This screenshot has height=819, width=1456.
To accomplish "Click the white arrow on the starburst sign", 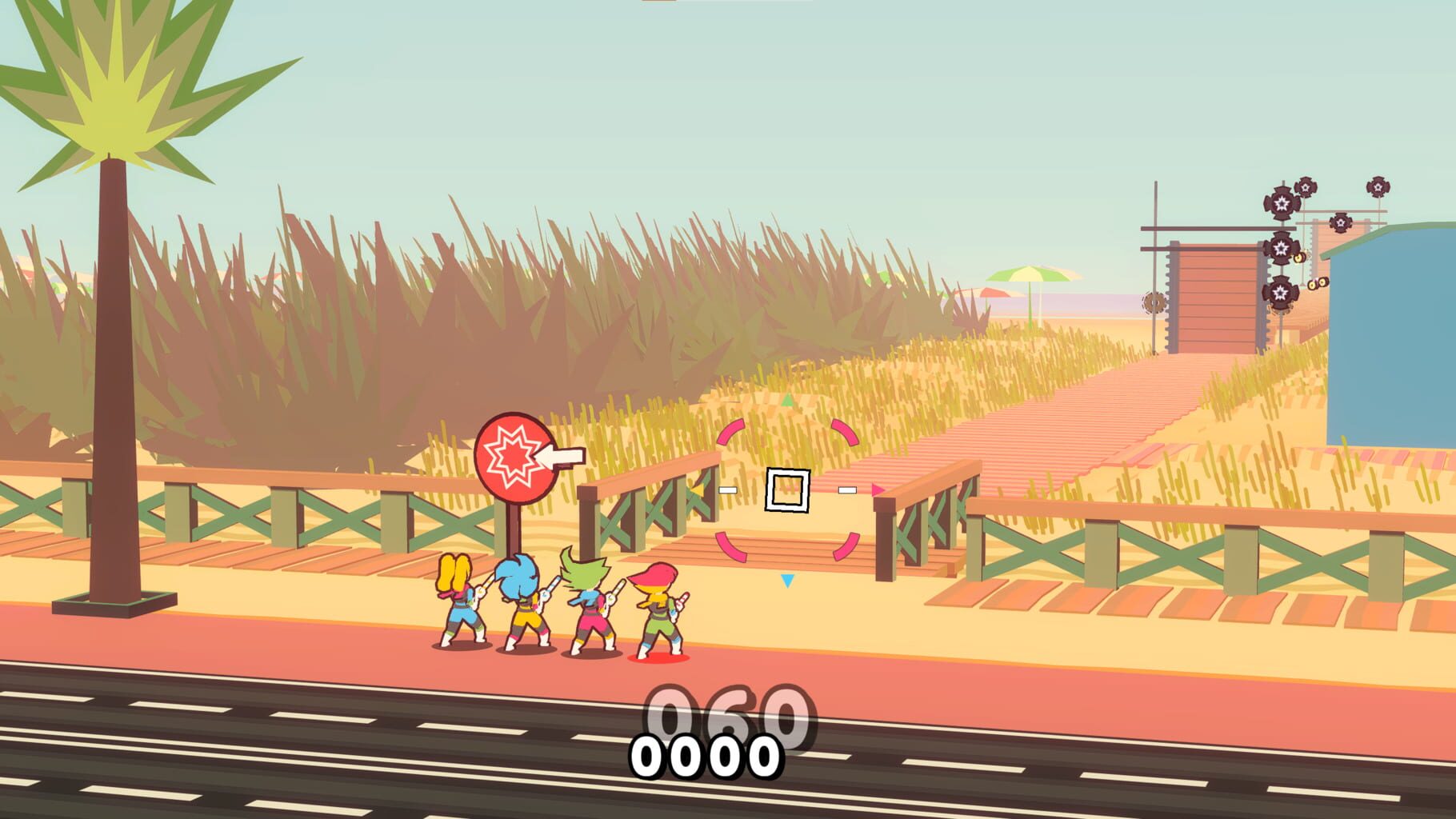I will point(560,458).
